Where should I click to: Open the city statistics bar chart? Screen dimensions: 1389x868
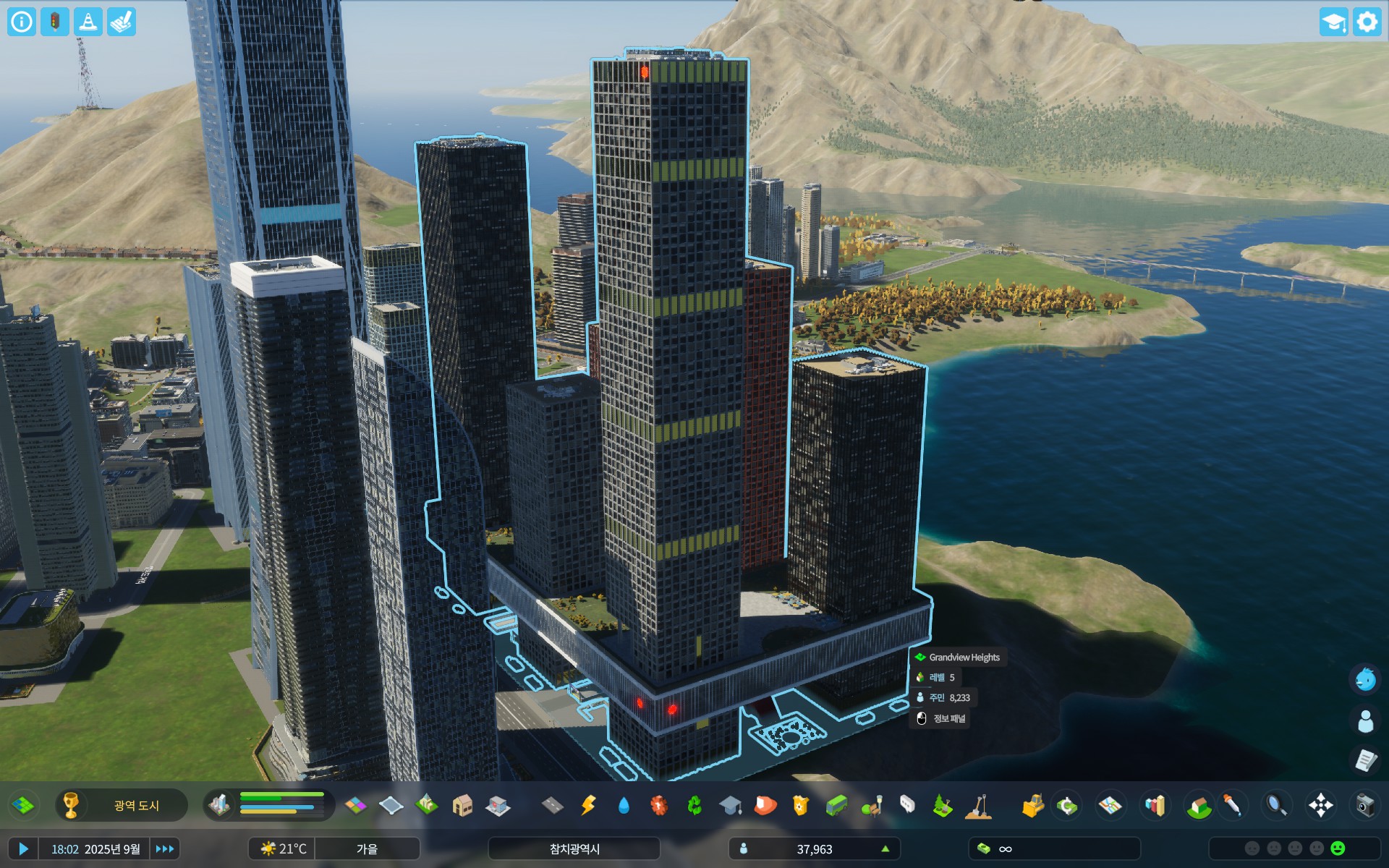(1155, 805)
